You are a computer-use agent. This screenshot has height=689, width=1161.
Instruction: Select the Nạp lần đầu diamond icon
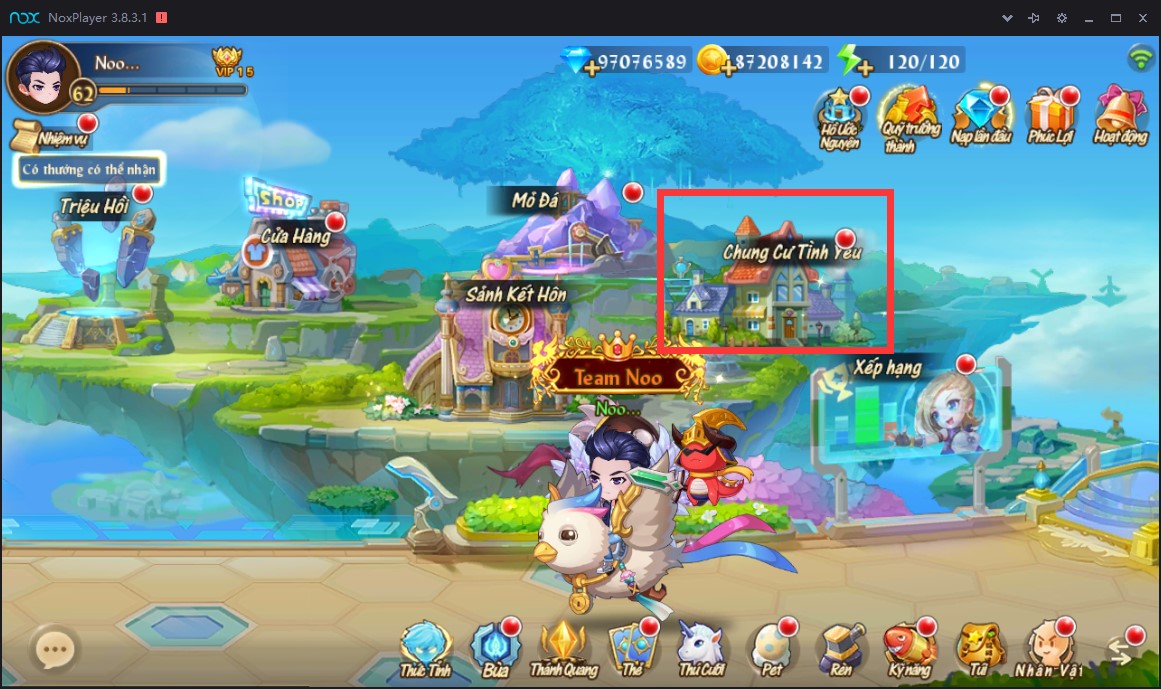pos(980,115)
